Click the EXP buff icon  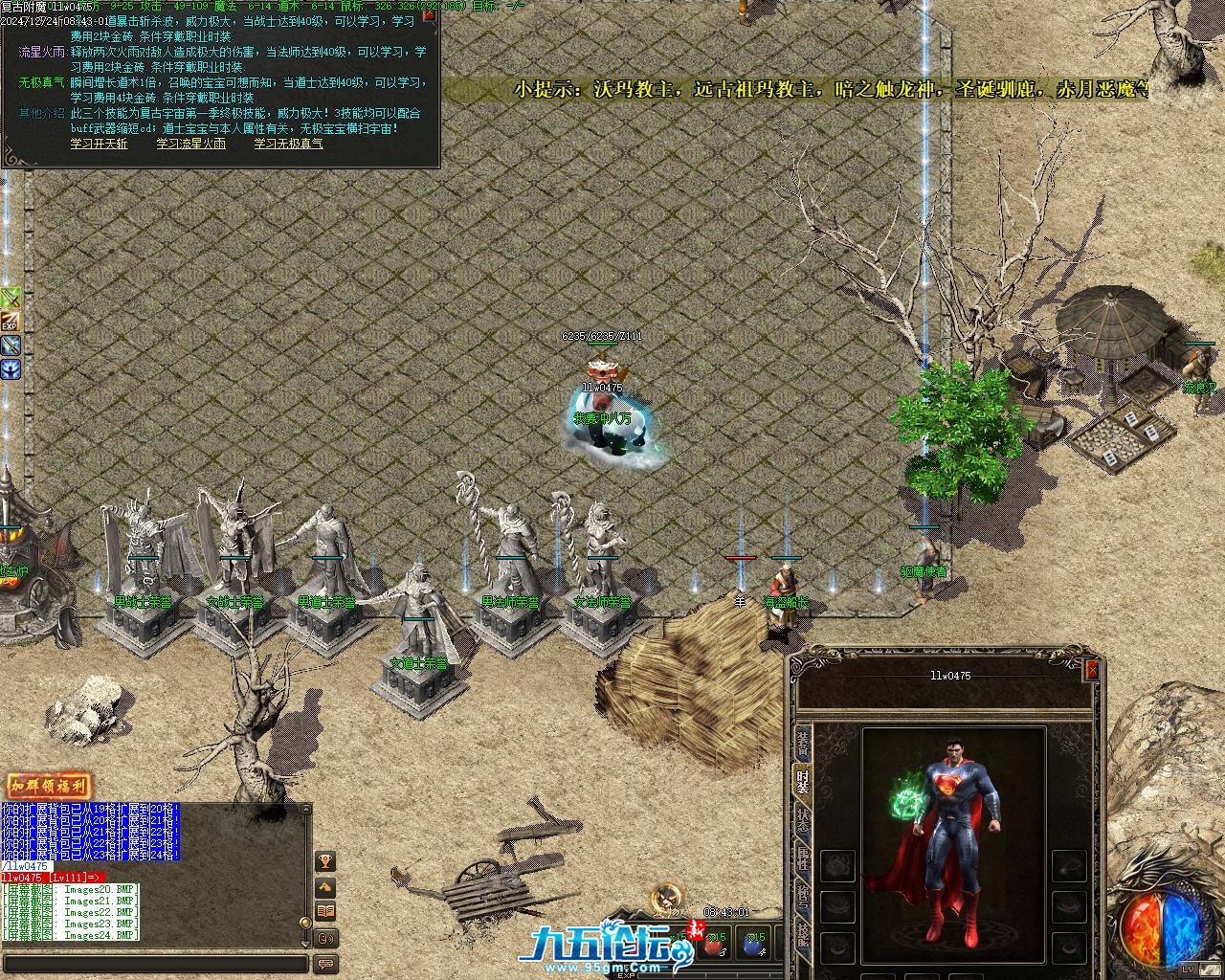[x=11, y=322]
